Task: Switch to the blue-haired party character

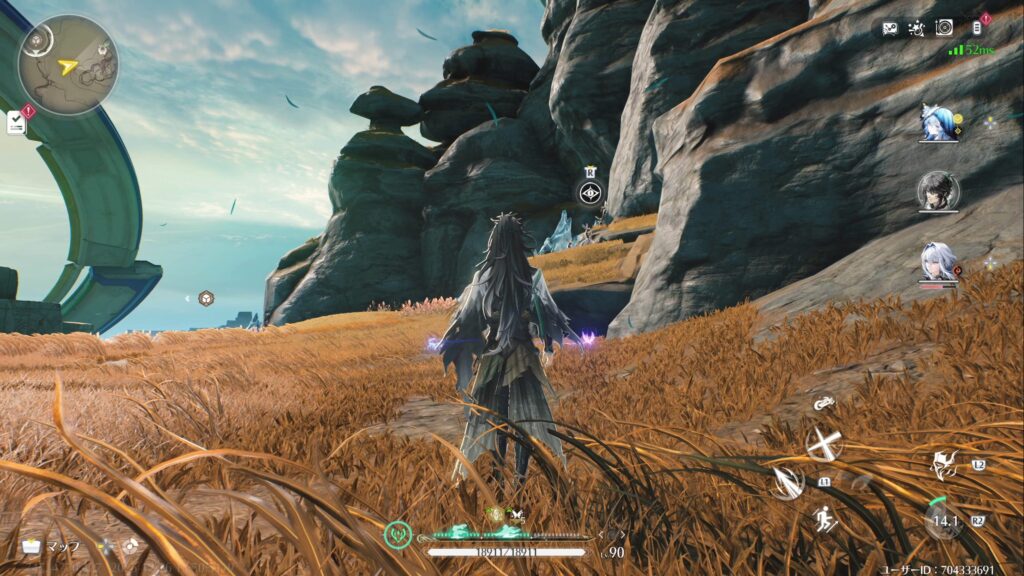Action: [939, 124]
